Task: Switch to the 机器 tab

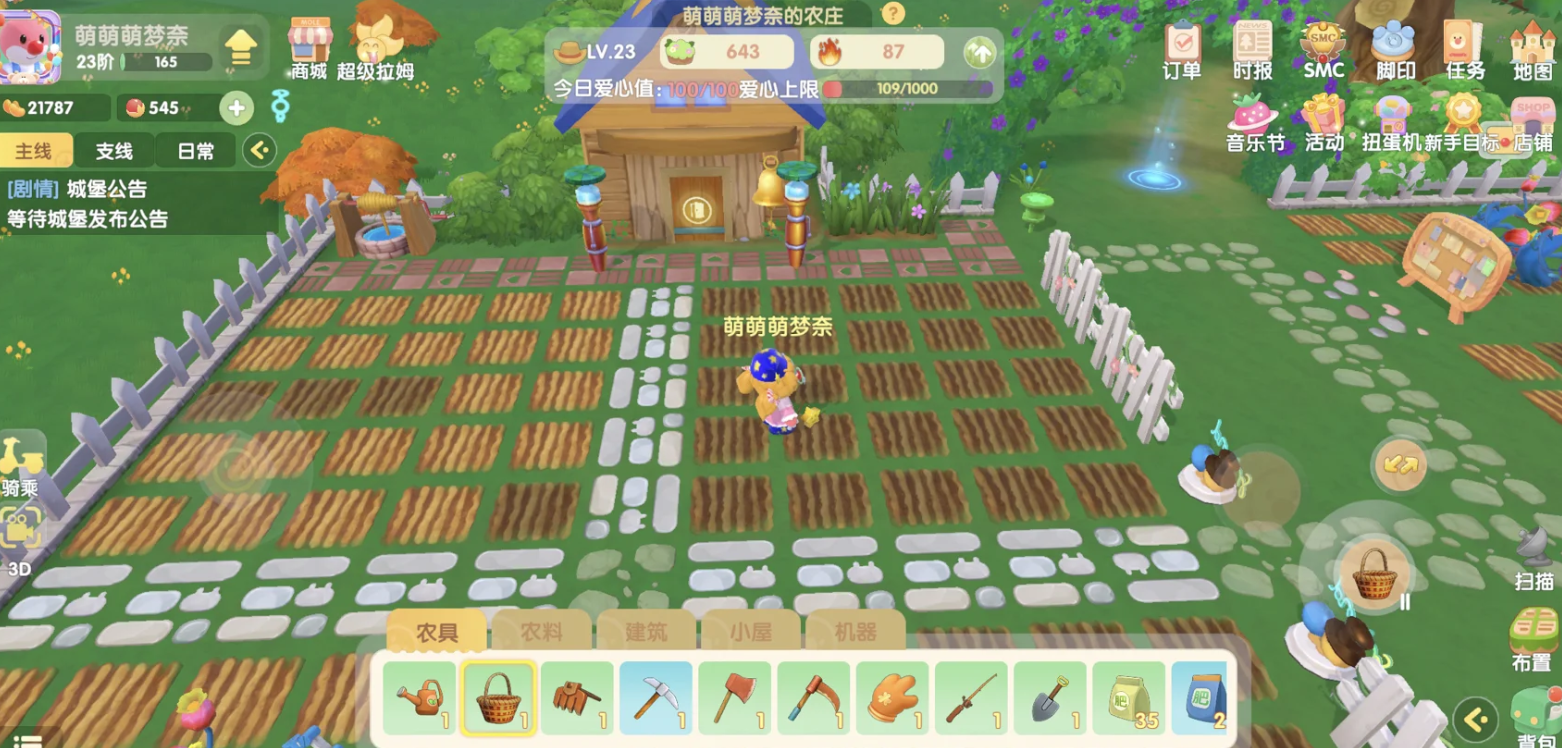Action: tap(855, 632)
